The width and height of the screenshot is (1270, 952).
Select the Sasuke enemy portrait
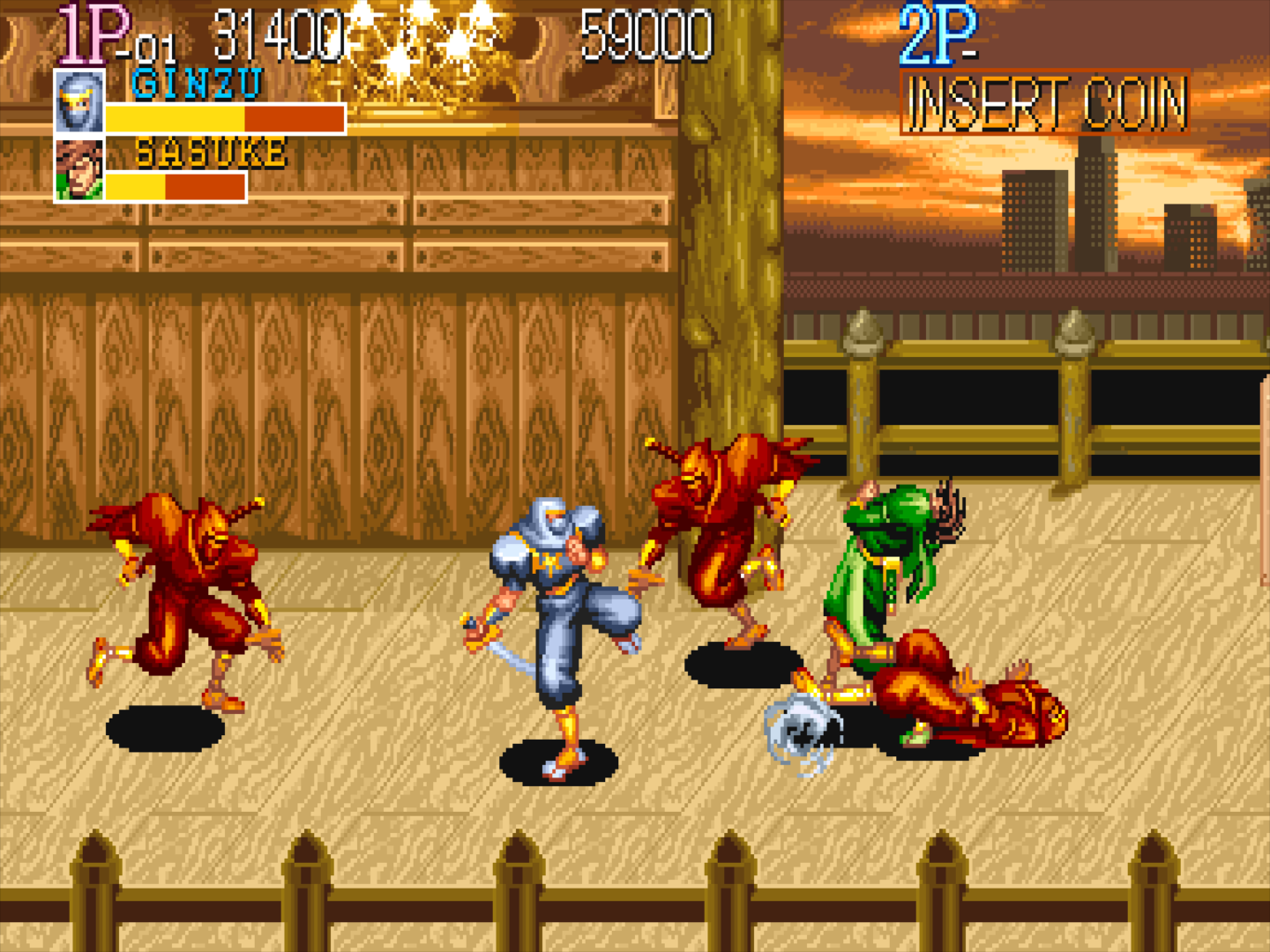click(79, 170)
